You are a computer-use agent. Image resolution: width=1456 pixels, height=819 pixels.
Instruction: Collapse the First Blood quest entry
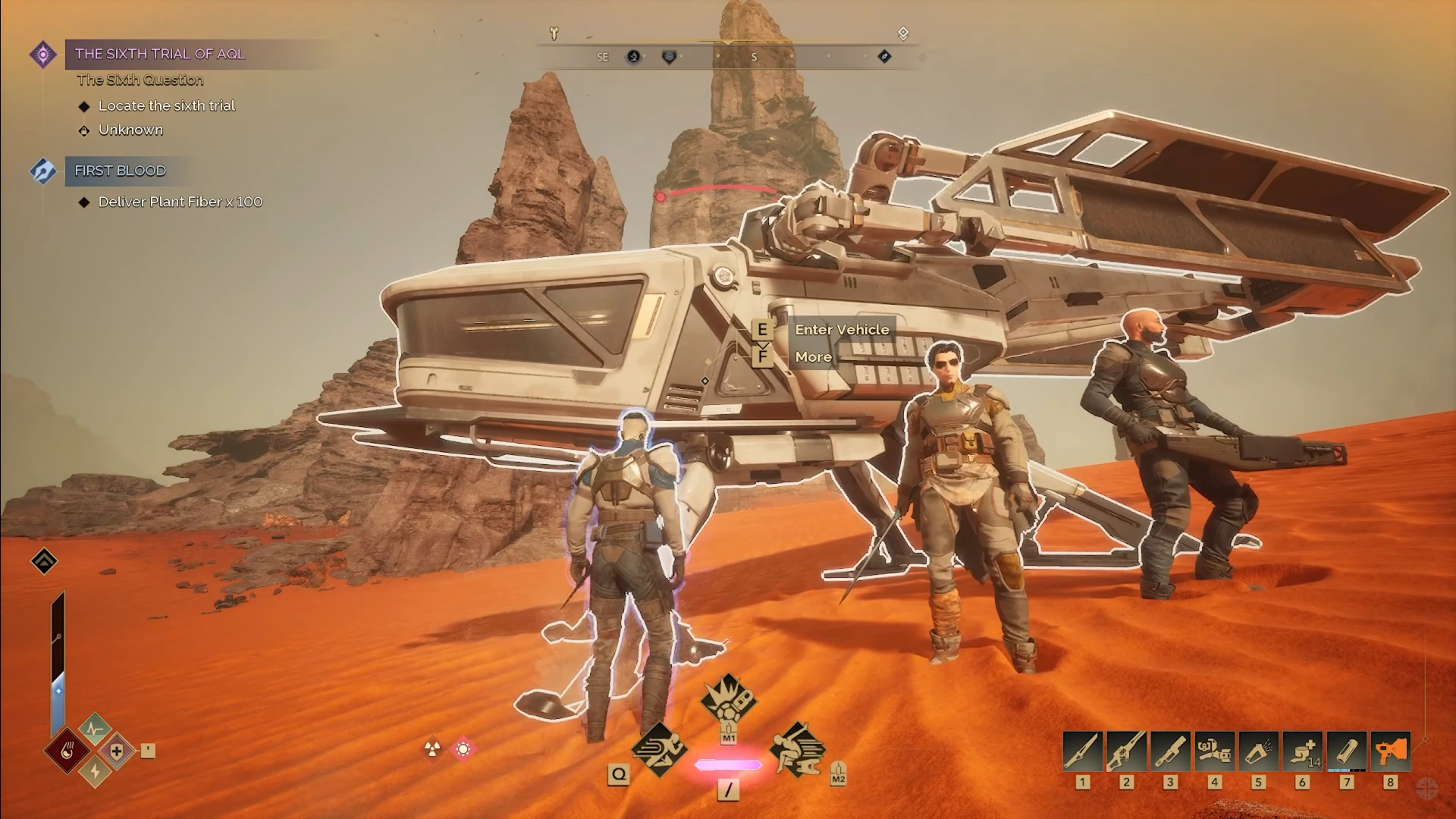[119, 171]
